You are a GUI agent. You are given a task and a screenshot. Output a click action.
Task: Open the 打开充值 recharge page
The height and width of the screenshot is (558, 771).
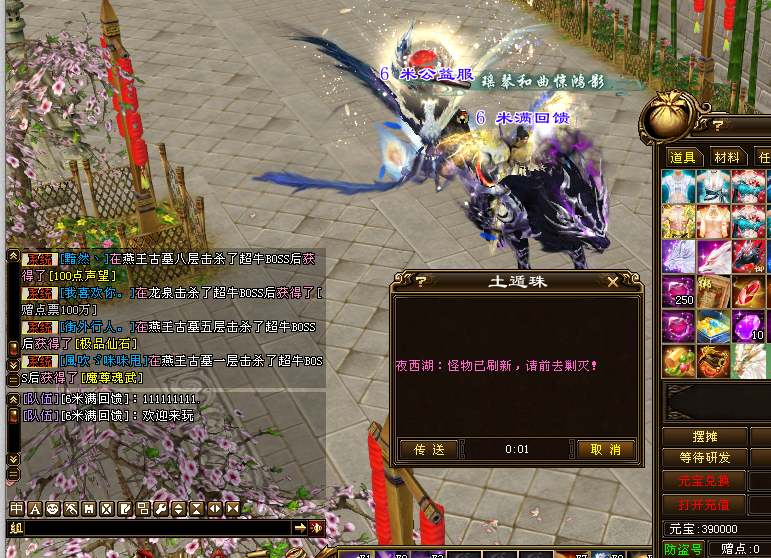coord(704,503)
